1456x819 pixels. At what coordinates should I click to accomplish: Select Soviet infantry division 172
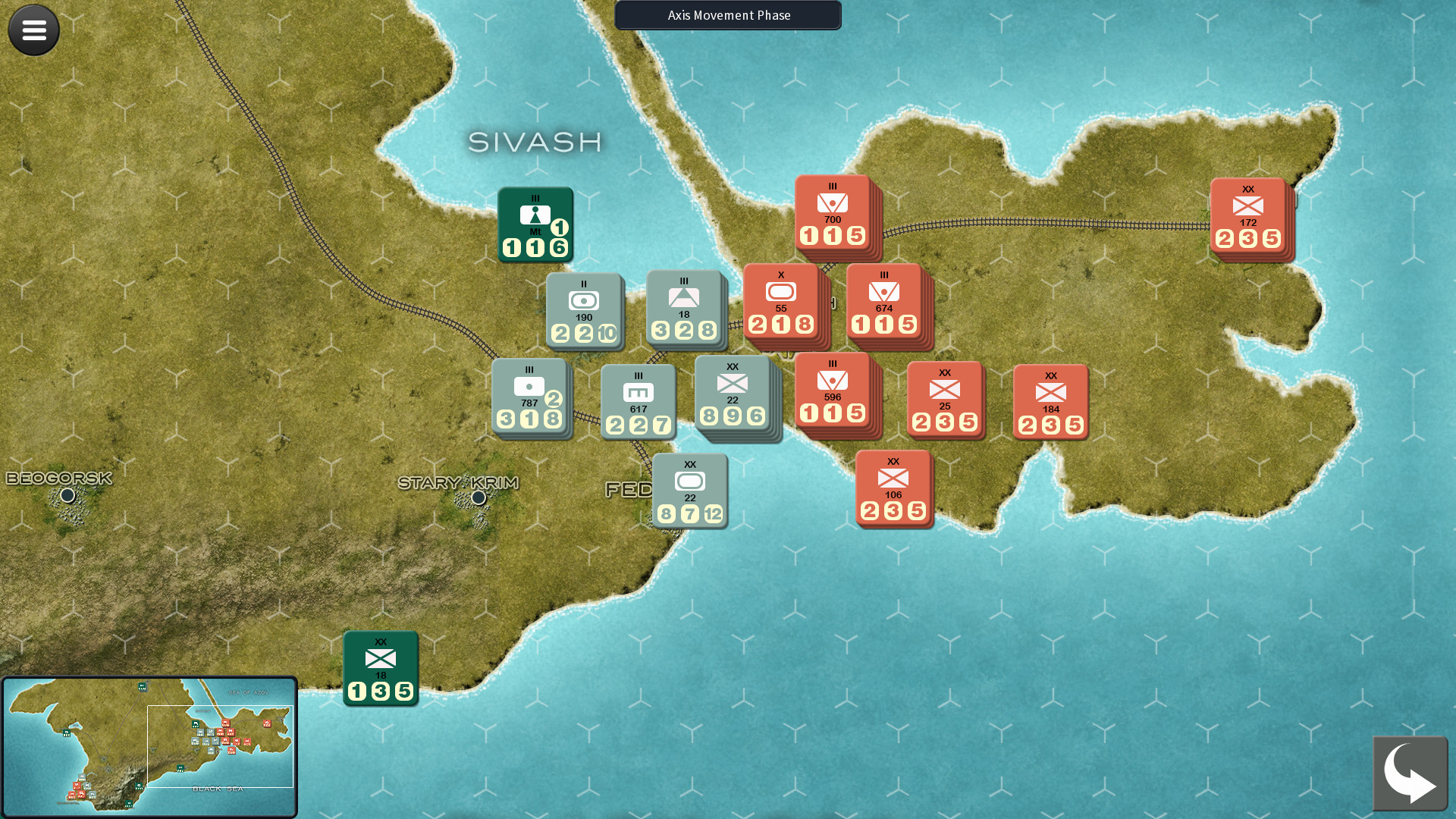pyautogui.click(x=1247, y=218)
